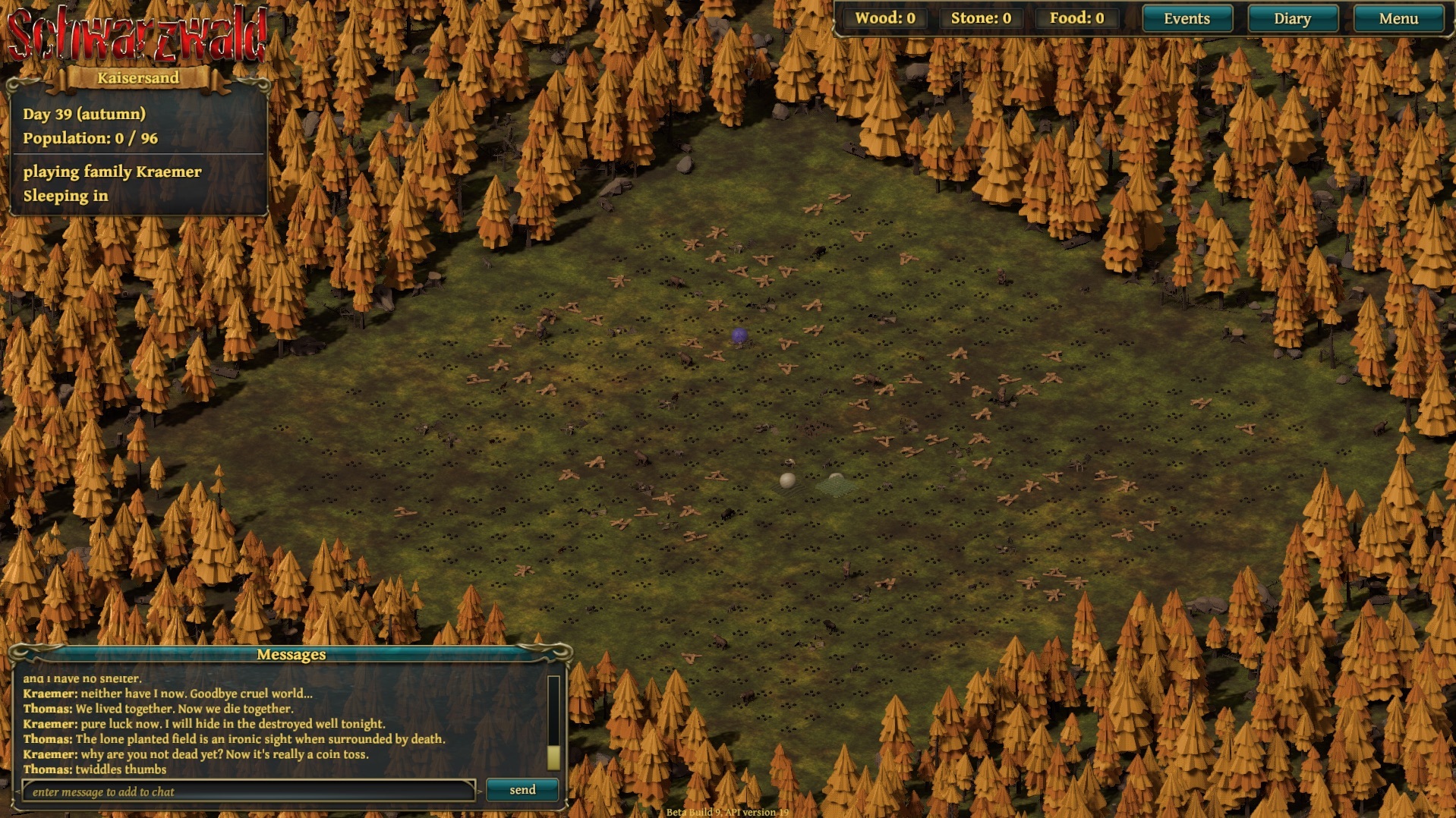The width and height of the screenshot is (1456, 818).
Task: Click the green planted field tile
Action: pos(835,486)
